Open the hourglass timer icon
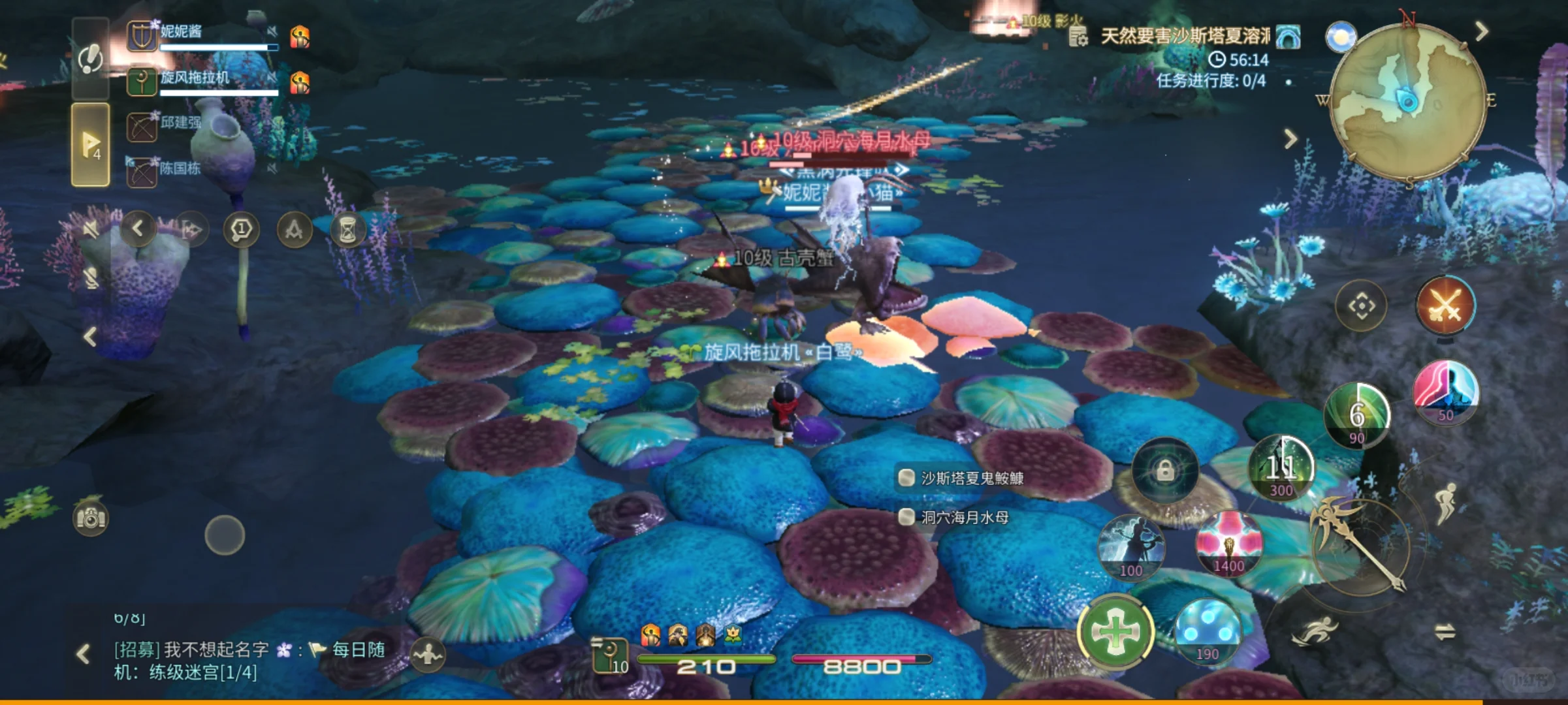This screenshot has width=1568, height=705. (x=347, y=230)
